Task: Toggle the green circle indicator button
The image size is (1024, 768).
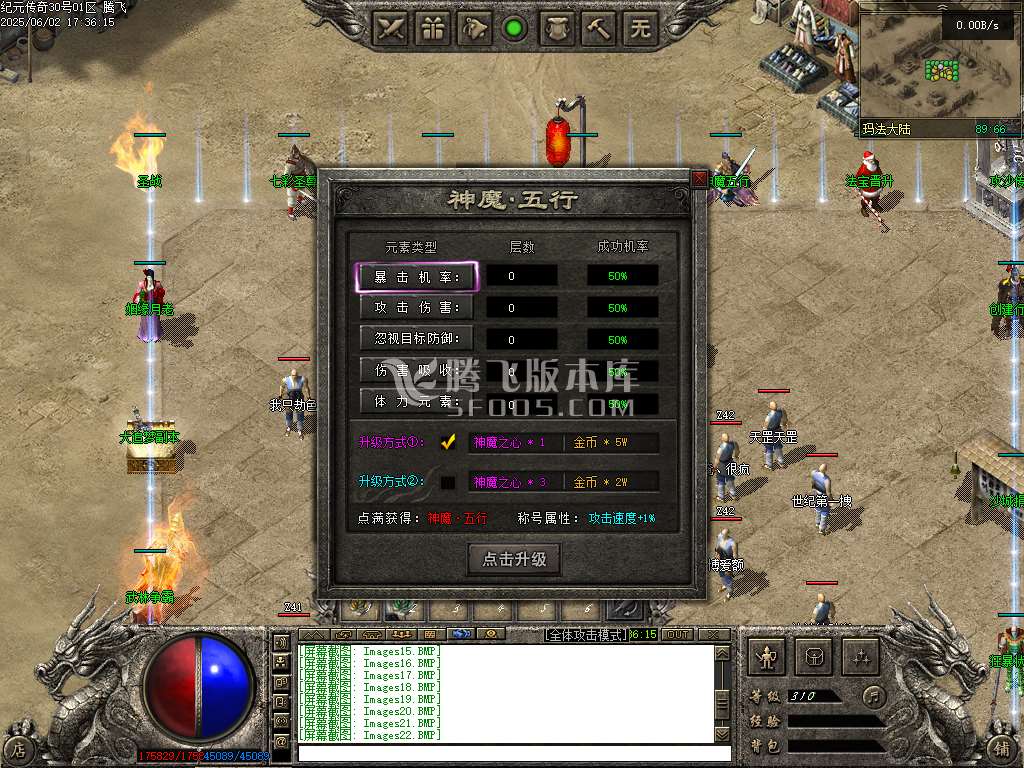Action: pos(515,28)
